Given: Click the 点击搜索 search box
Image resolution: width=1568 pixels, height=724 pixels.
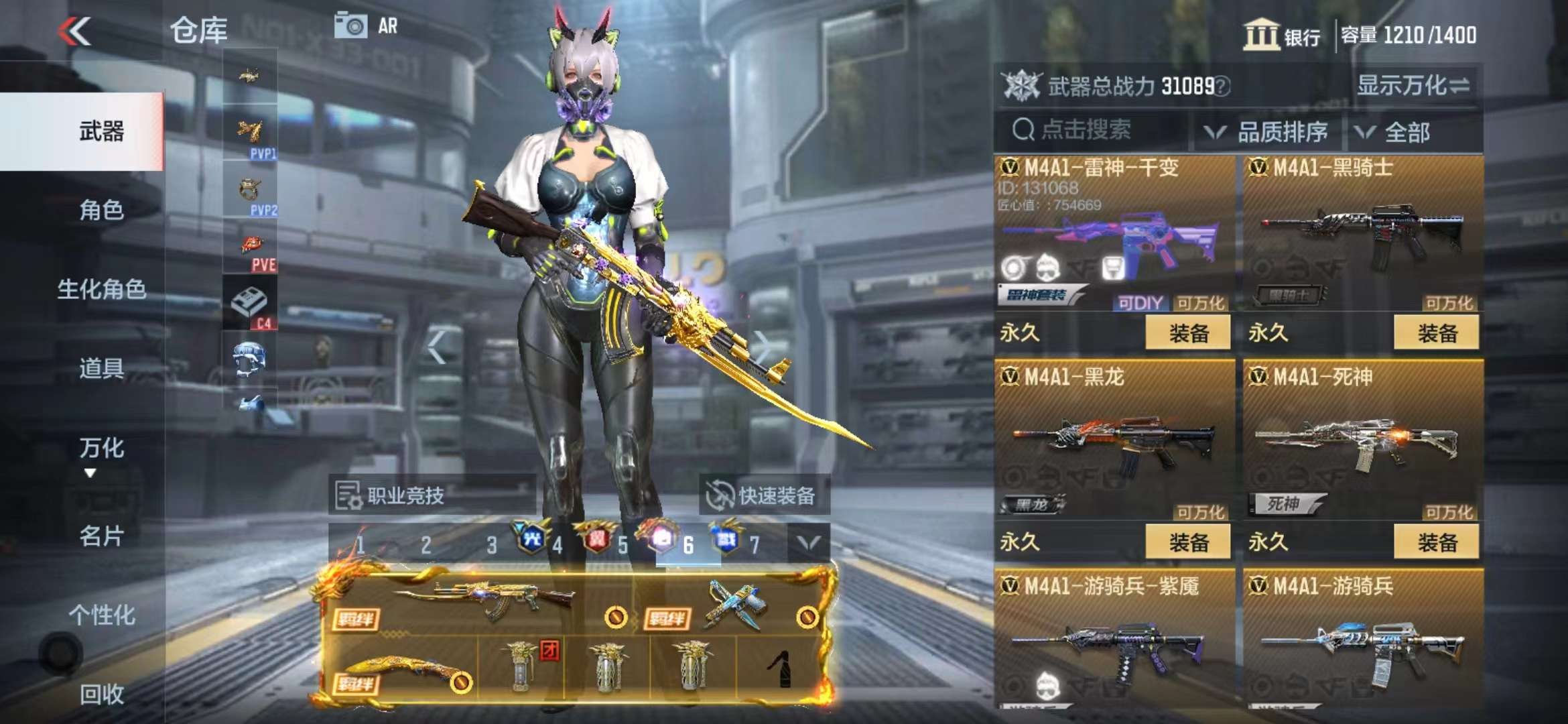Looking at the screenshot, I should (x=1092, y=130).
